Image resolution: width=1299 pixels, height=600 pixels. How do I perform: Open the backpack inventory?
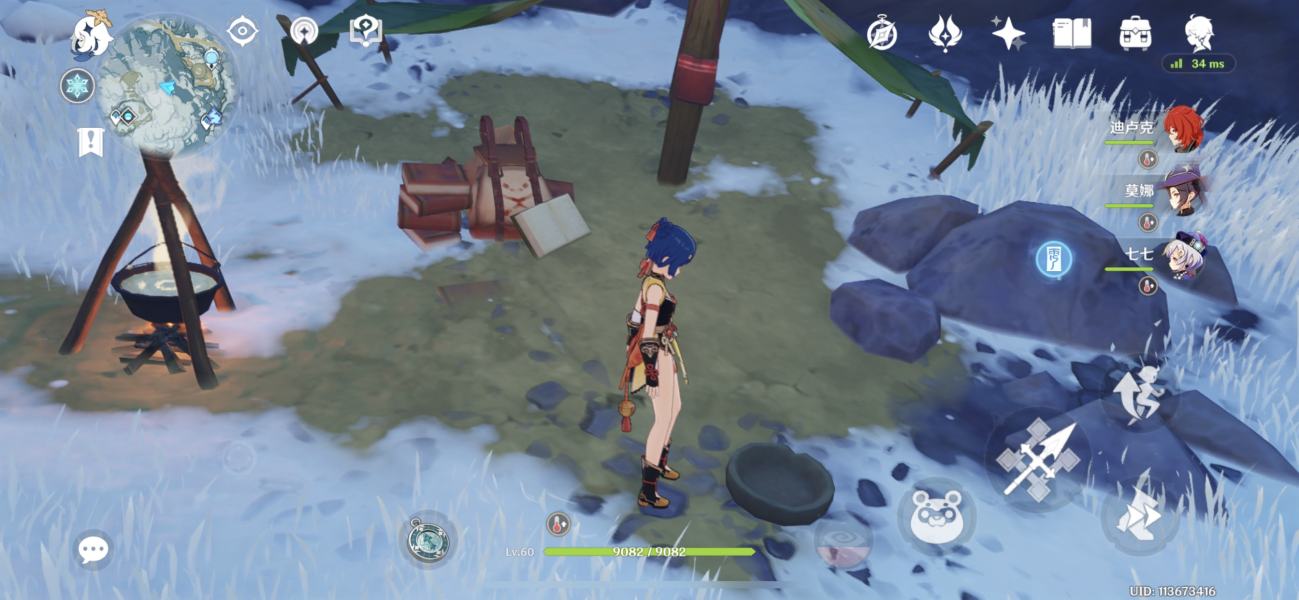click(1135, 34)
